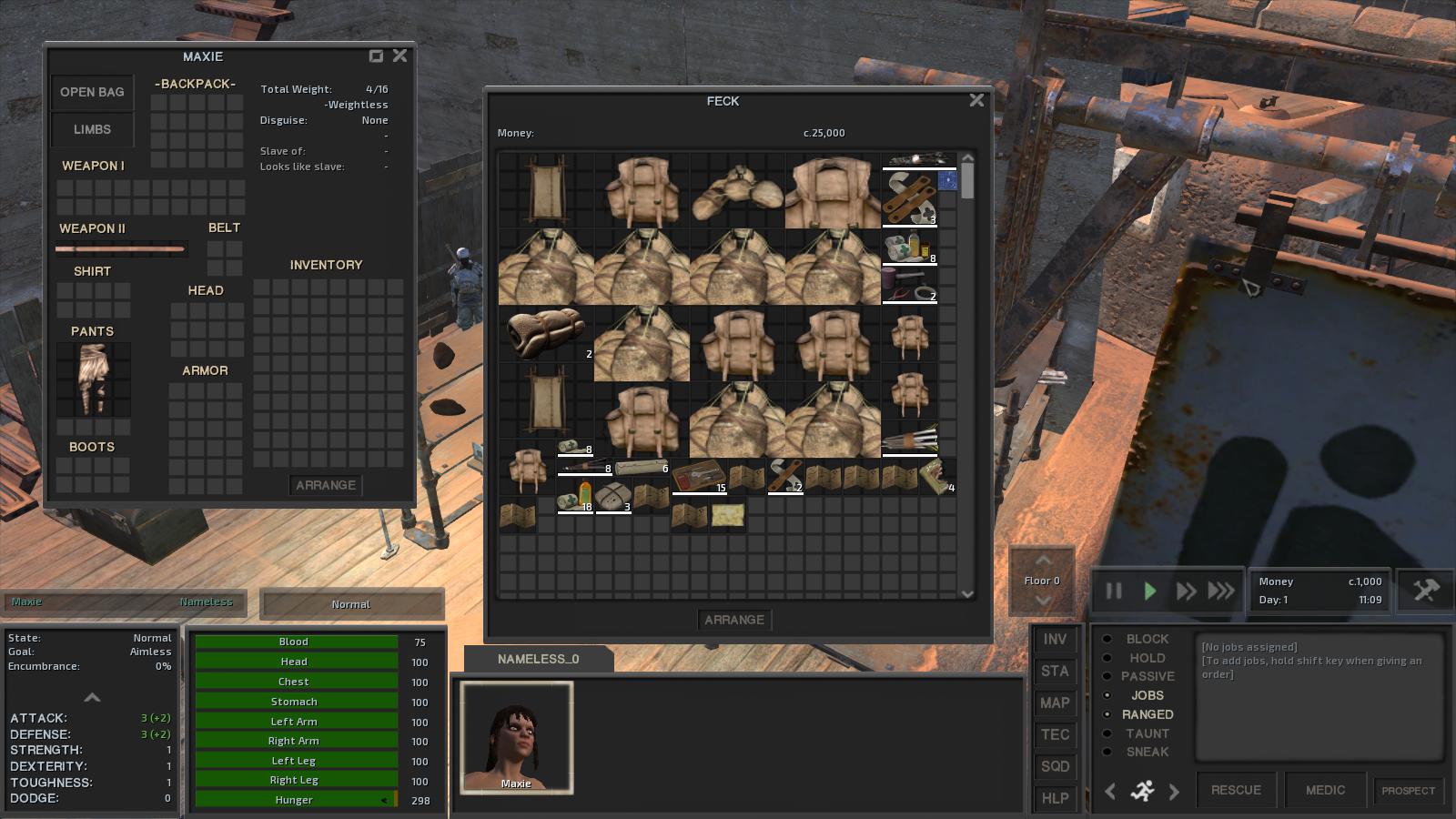This screenshot has height=819, width=1456.
Task: Click the Floor 0 down arrow
Action: (1042, 600)
